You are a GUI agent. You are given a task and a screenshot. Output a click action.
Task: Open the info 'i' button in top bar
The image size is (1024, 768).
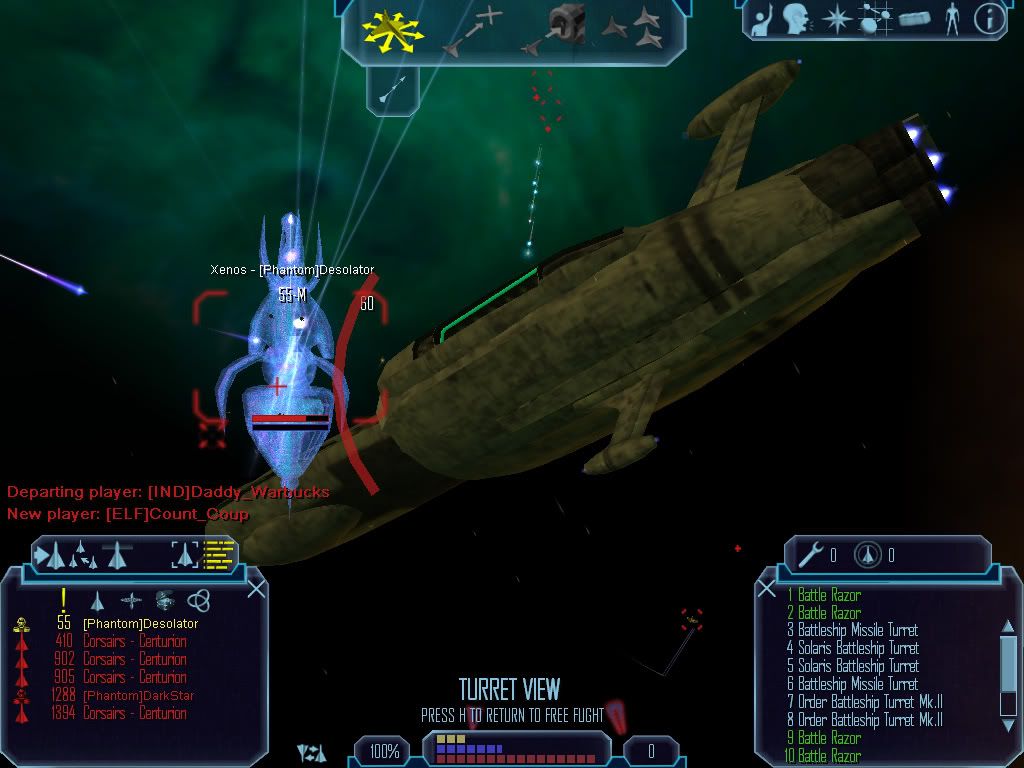click(x=988, y=19)
